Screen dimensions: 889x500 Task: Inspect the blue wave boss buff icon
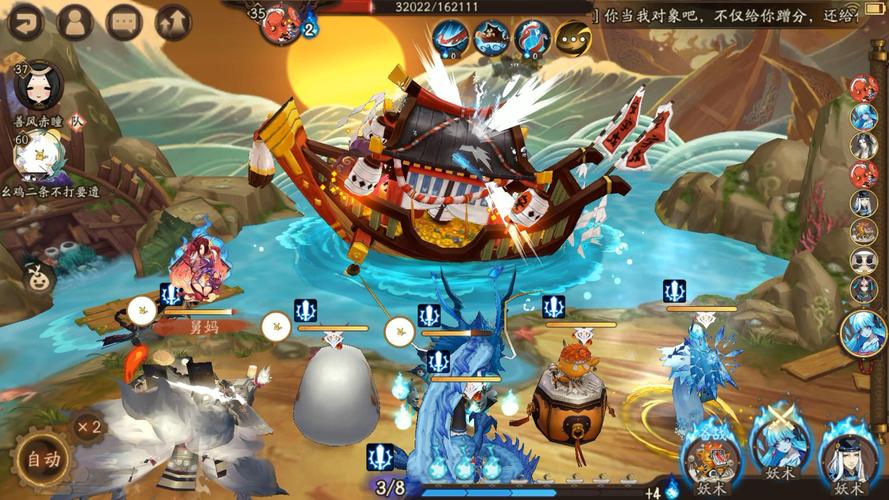pyautogui.click(x=450, y=37)
